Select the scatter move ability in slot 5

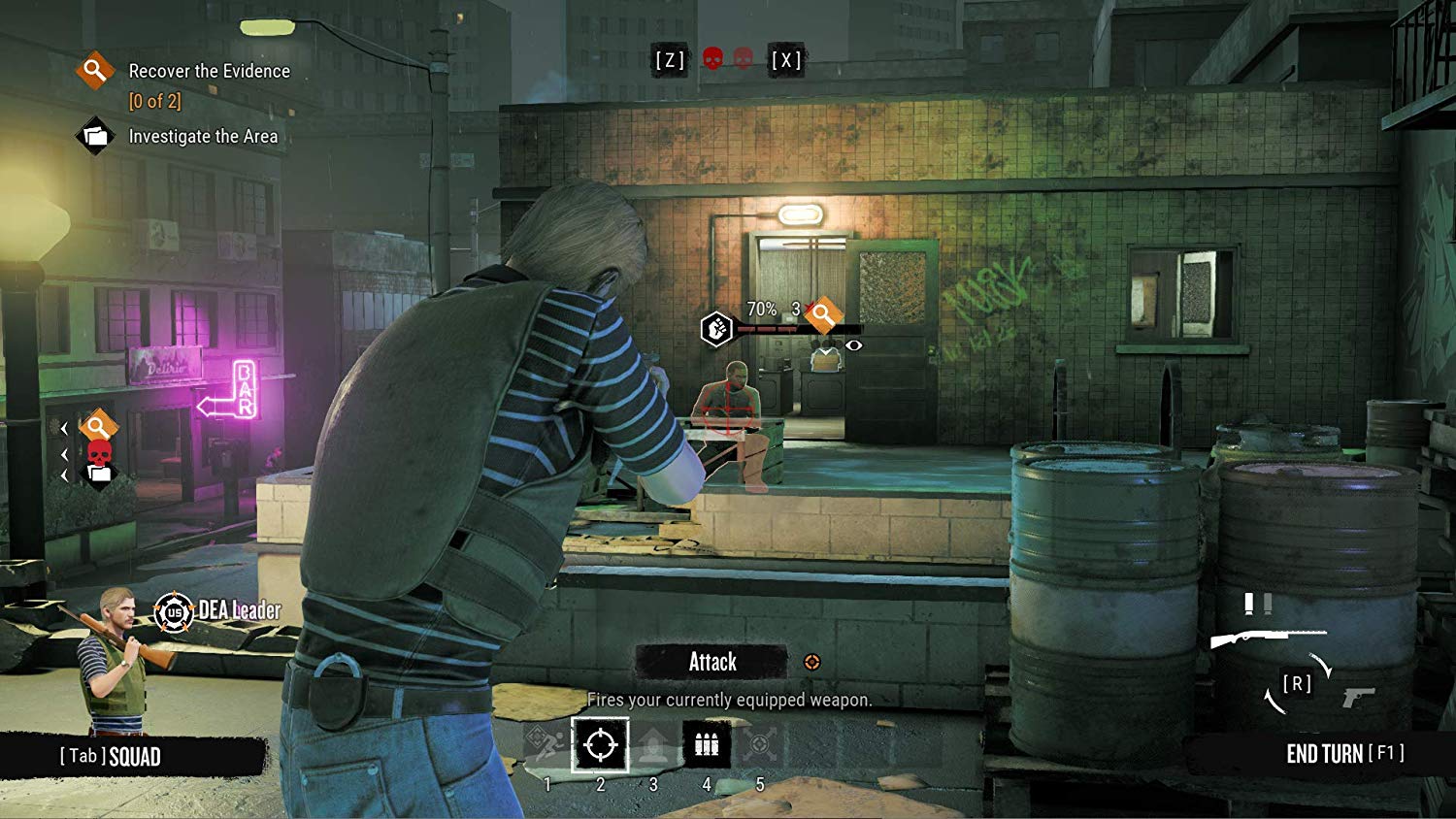click(x=759, y=743)
